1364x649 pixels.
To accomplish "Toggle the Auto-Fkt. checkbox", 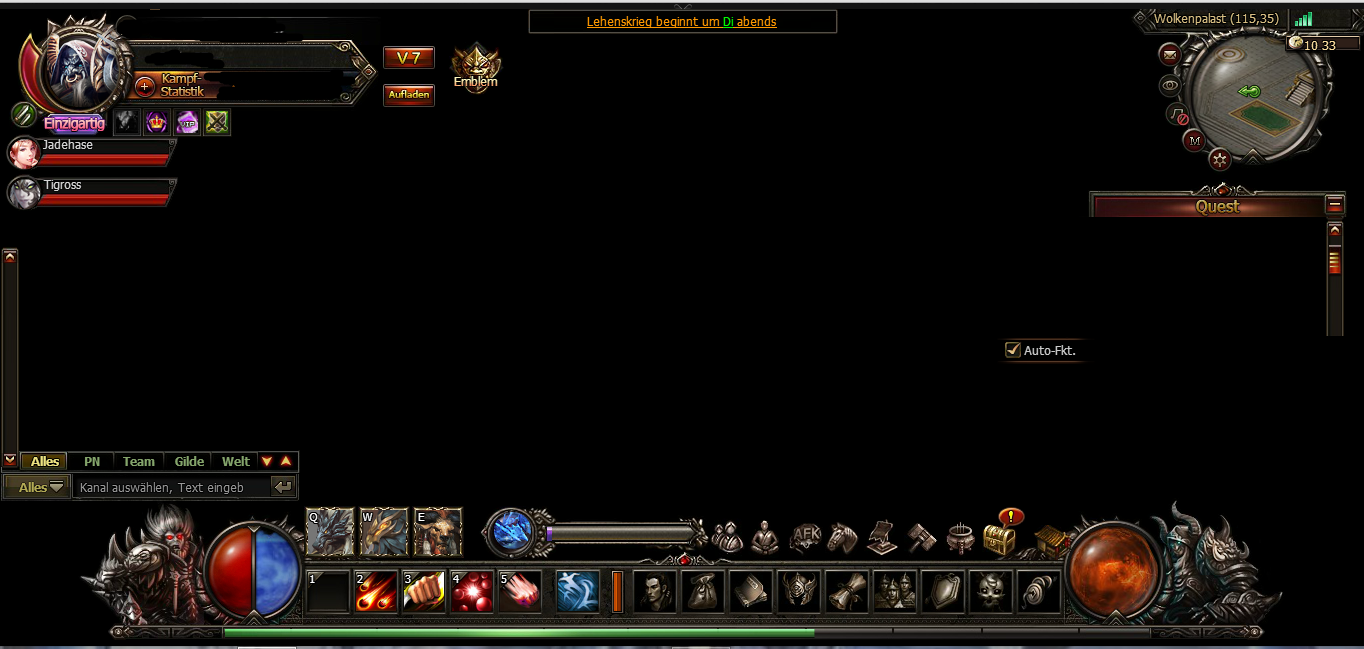I will point(1013,350).
